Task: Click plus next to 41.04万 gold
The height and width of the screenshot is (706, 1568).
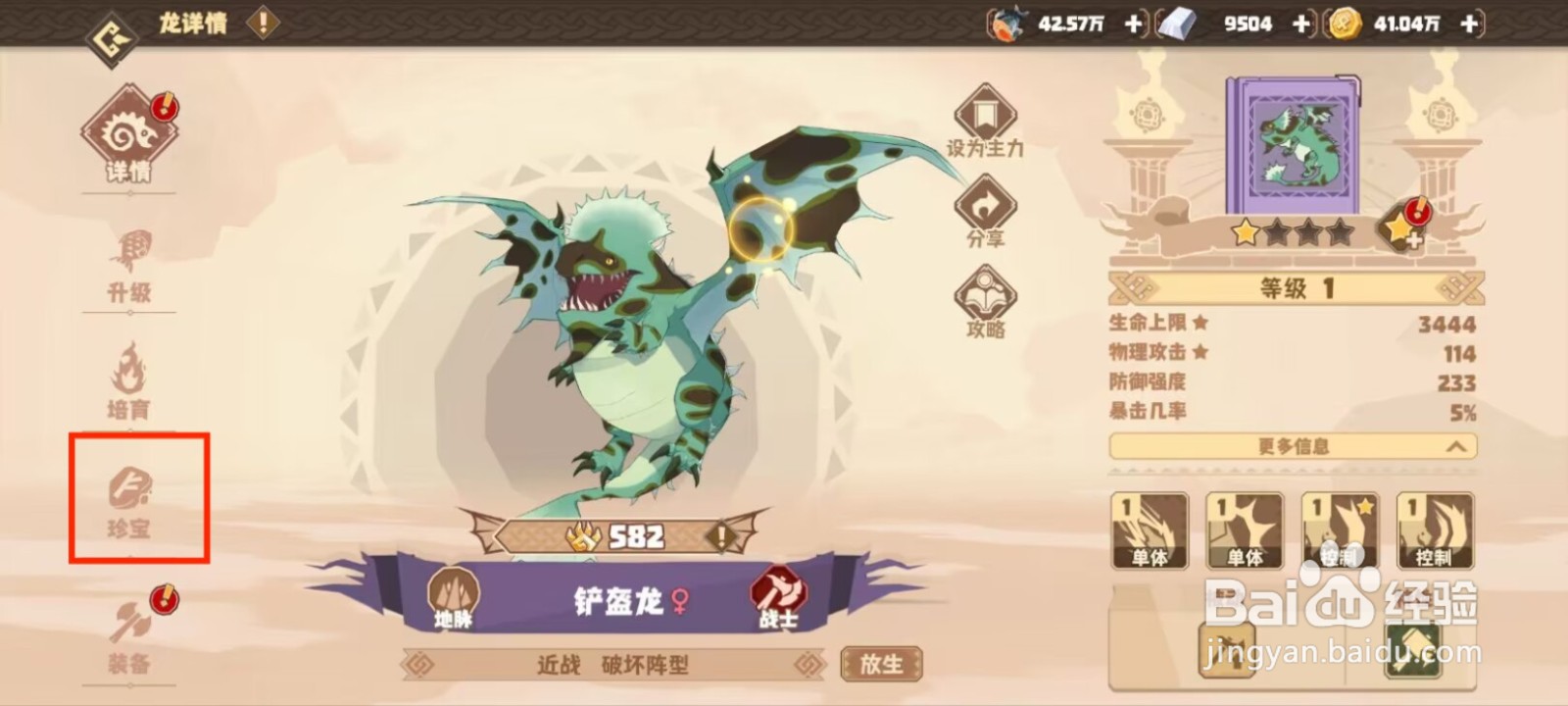Action: (x=1467, y=25)
